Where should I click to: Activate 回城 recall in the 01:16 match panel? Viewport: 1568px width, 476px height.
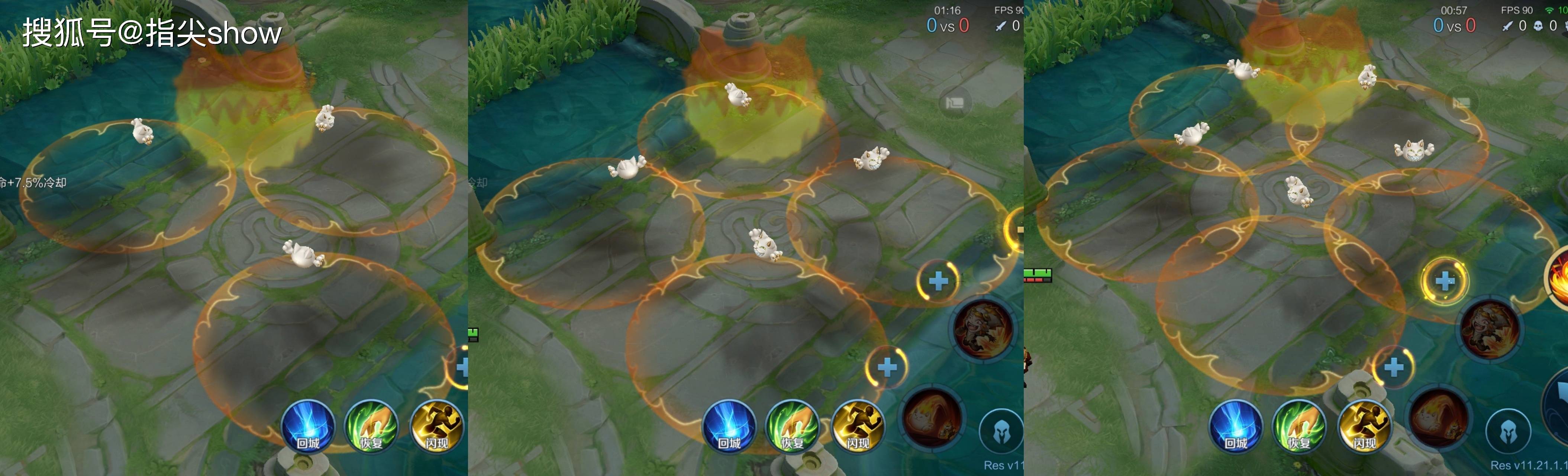(x=729, y=427)
